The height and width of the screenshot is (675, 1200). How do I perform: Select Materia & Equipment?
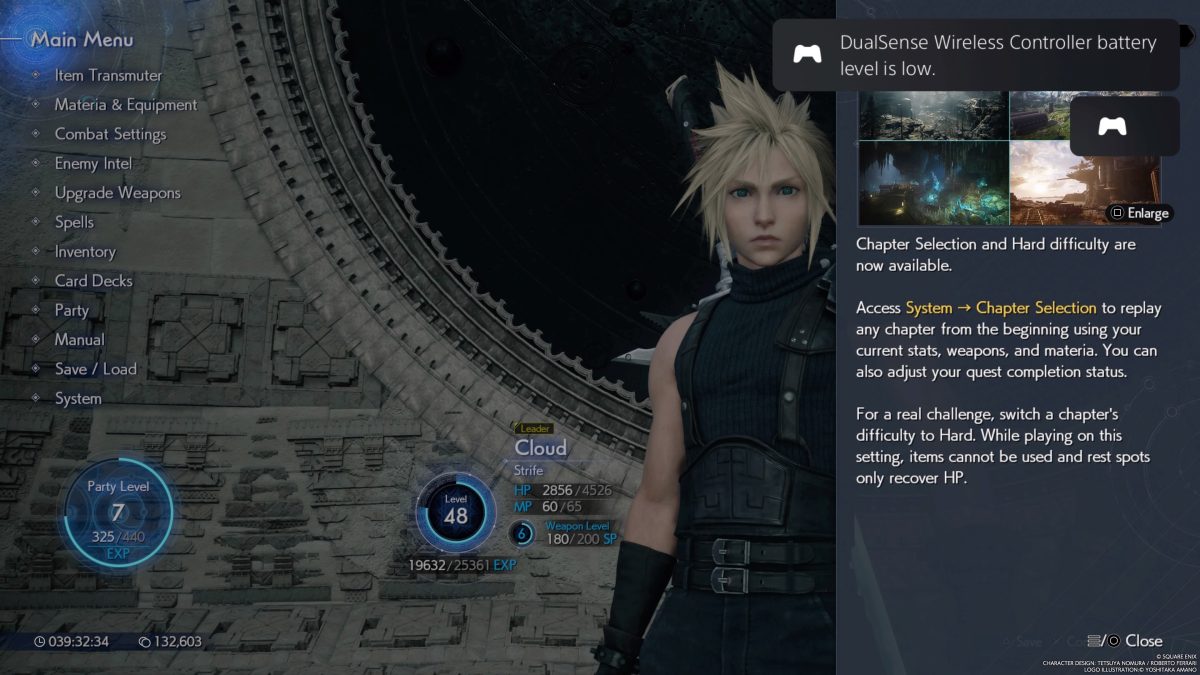(x=125, y=105)
